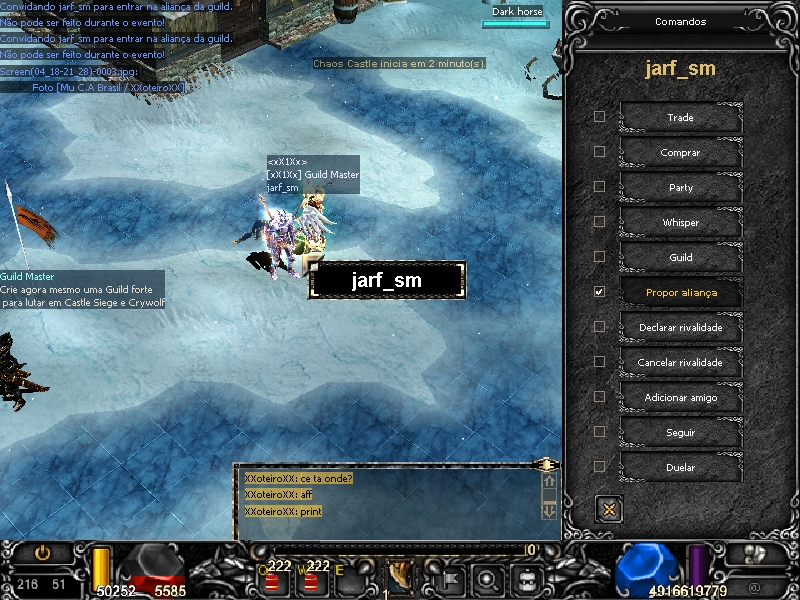800x600 pixels.
Task: Choose Declarar rivalidade
Action: point(680,327)
